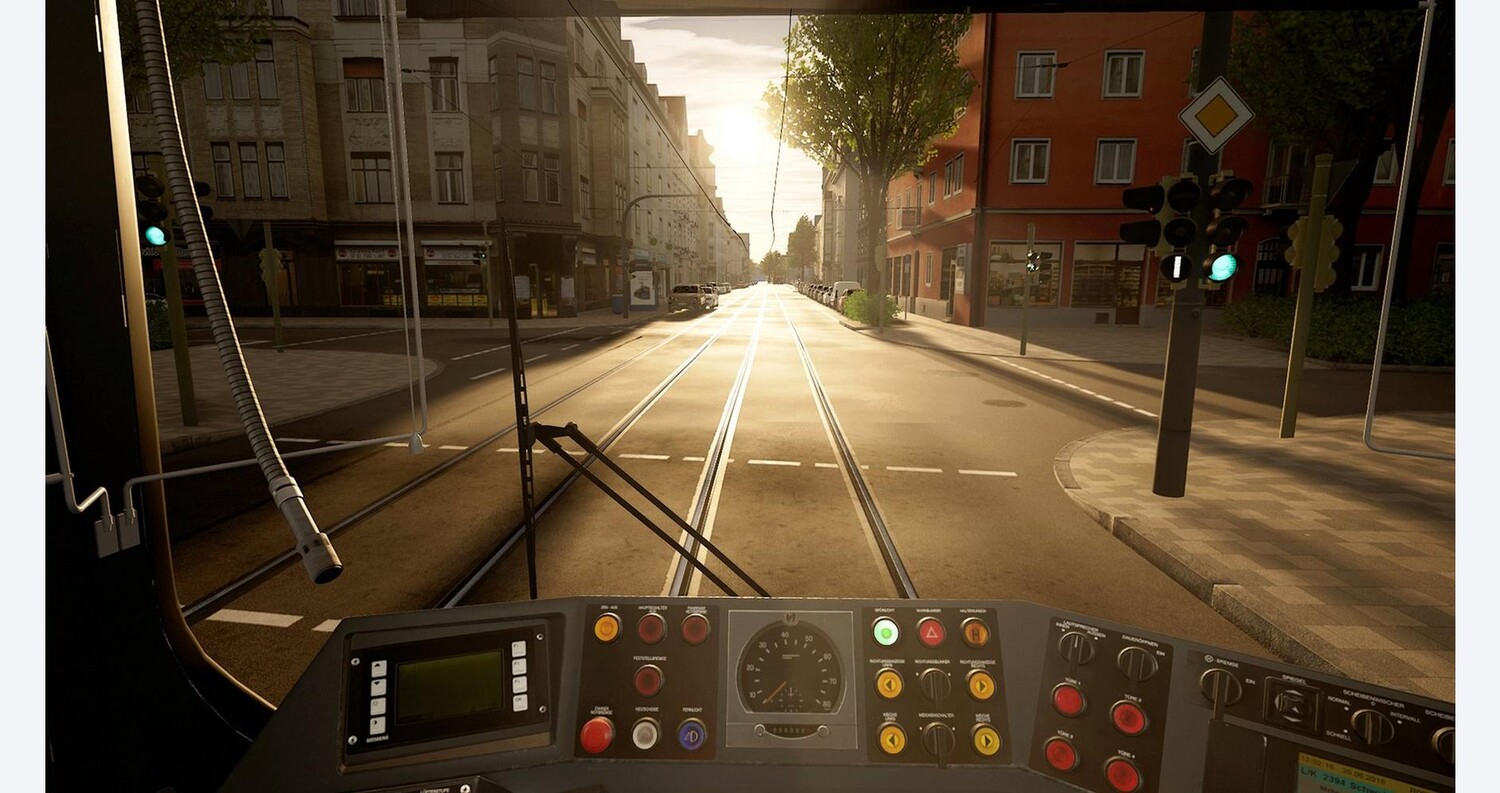Image resolution: width=1500 pixels, height=793 pixels.
Task: Push the yellow Zug-Aus button
Action: (607, 627)
